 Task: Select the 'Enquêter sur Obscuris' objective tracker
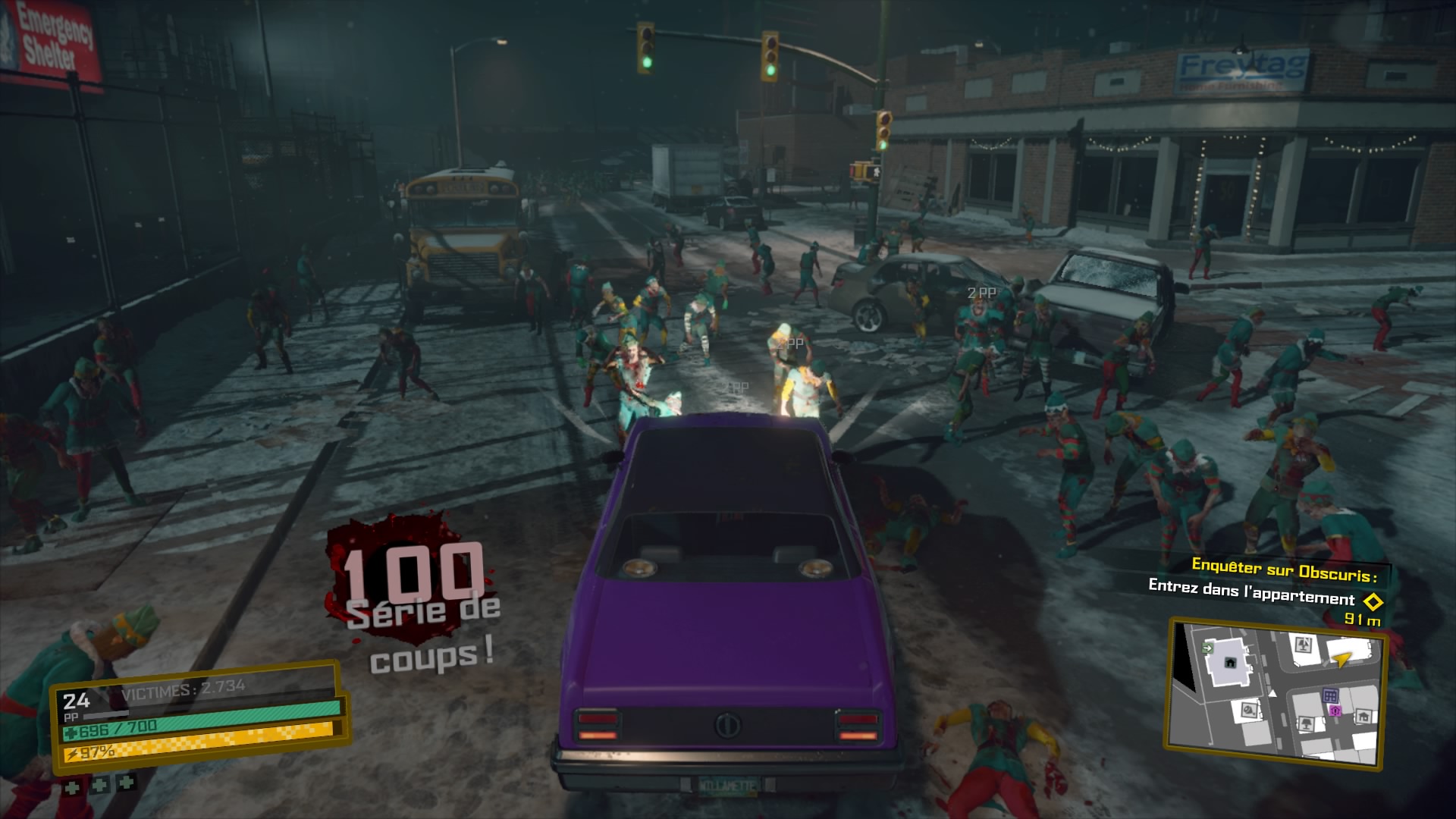click(x=1283, y=569)
